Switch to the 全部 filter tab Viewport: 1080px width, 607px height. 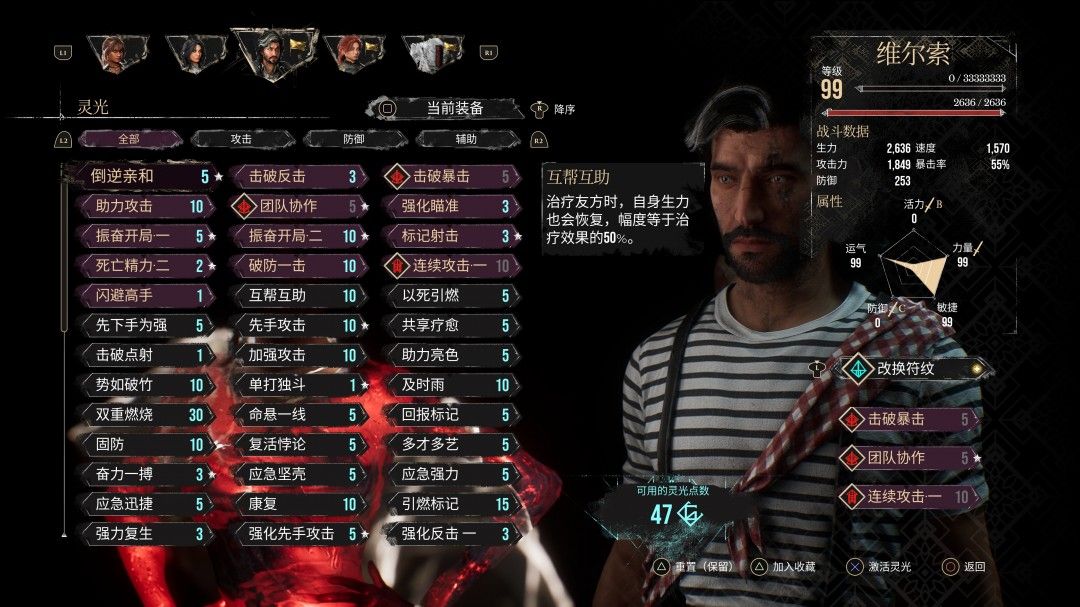point(129,139)
